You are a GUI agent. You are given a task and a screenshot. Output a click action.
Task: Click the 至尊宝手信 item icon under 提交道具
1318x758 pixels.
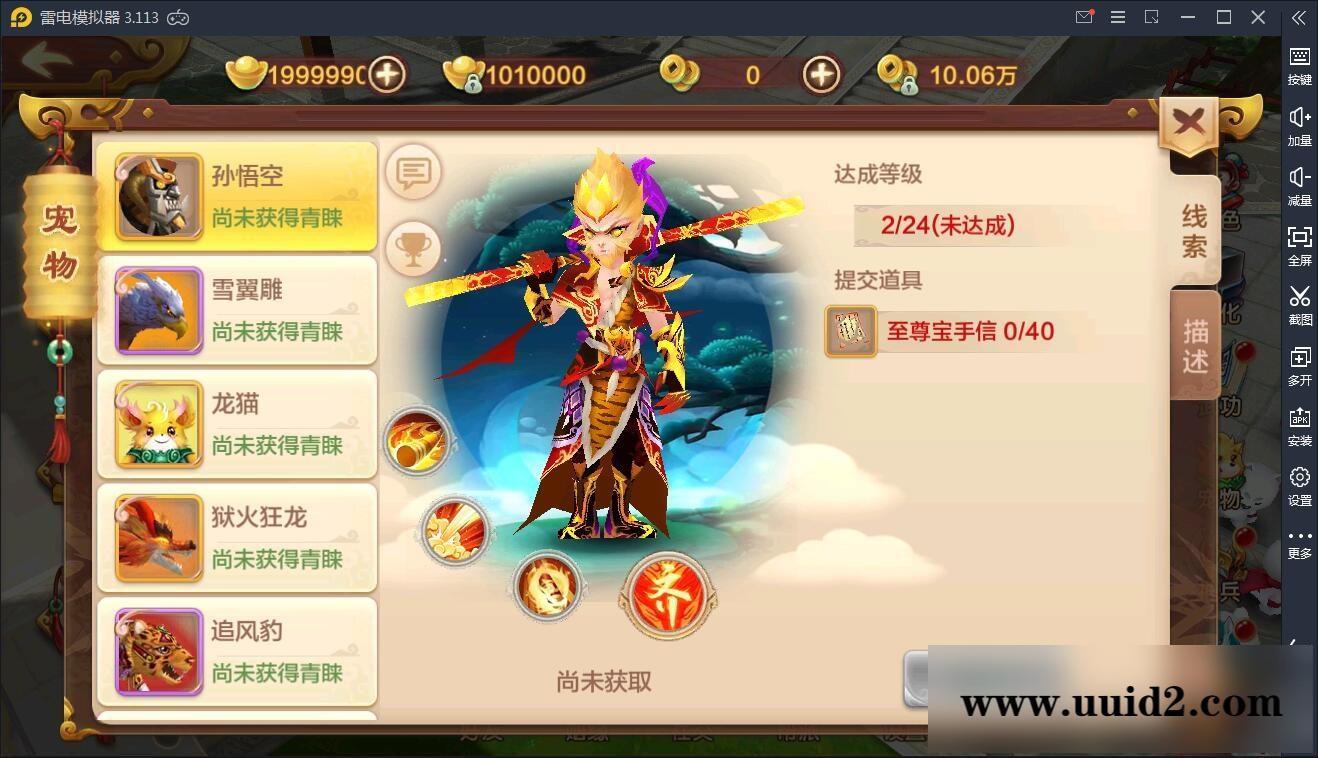click(849, 332)
